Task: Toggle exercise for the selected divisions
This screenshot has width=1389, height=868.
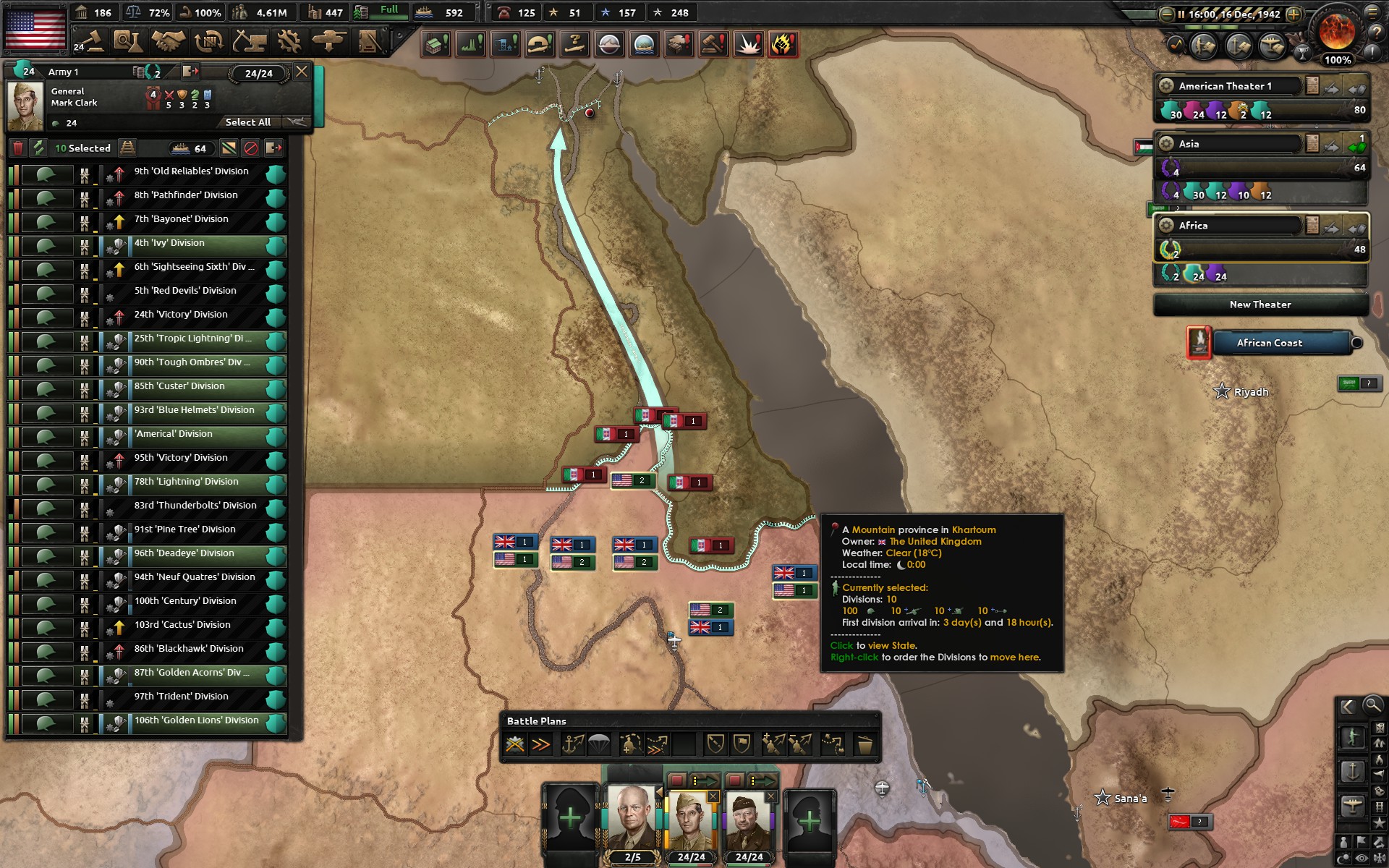Action: pyautogui.click(x=38, y=148)
